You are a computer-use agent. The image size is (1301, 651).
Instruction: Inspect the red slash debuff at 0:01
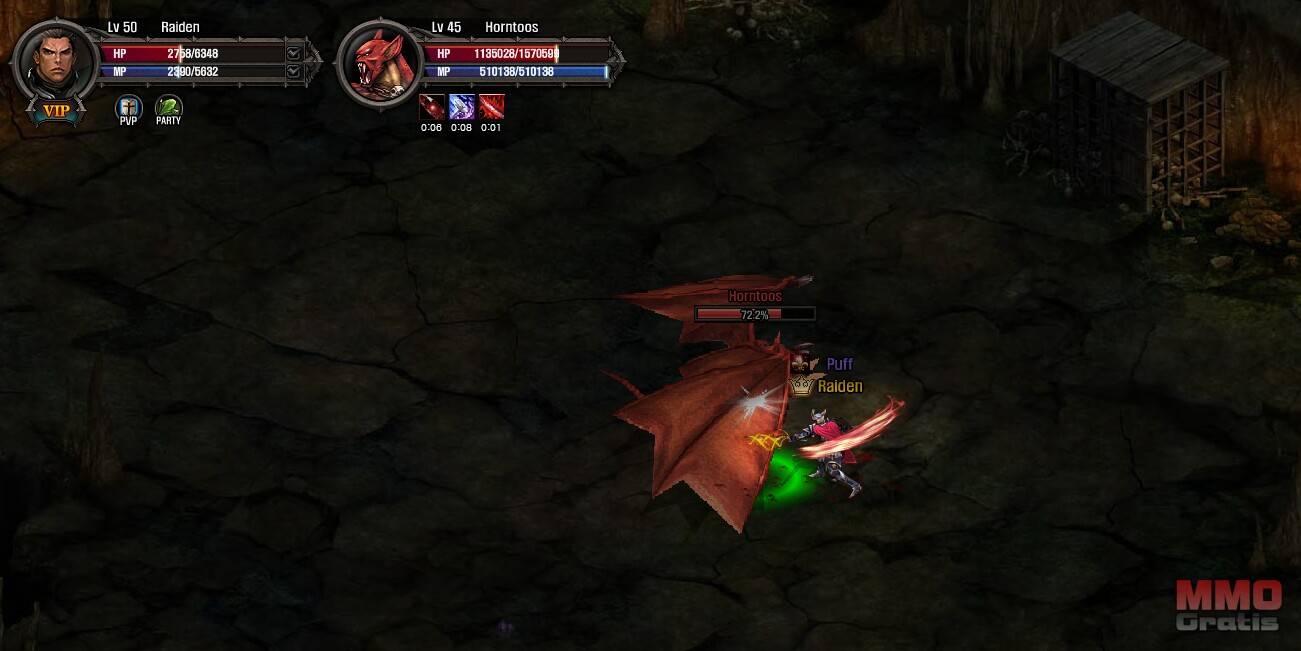coord(491,107)
